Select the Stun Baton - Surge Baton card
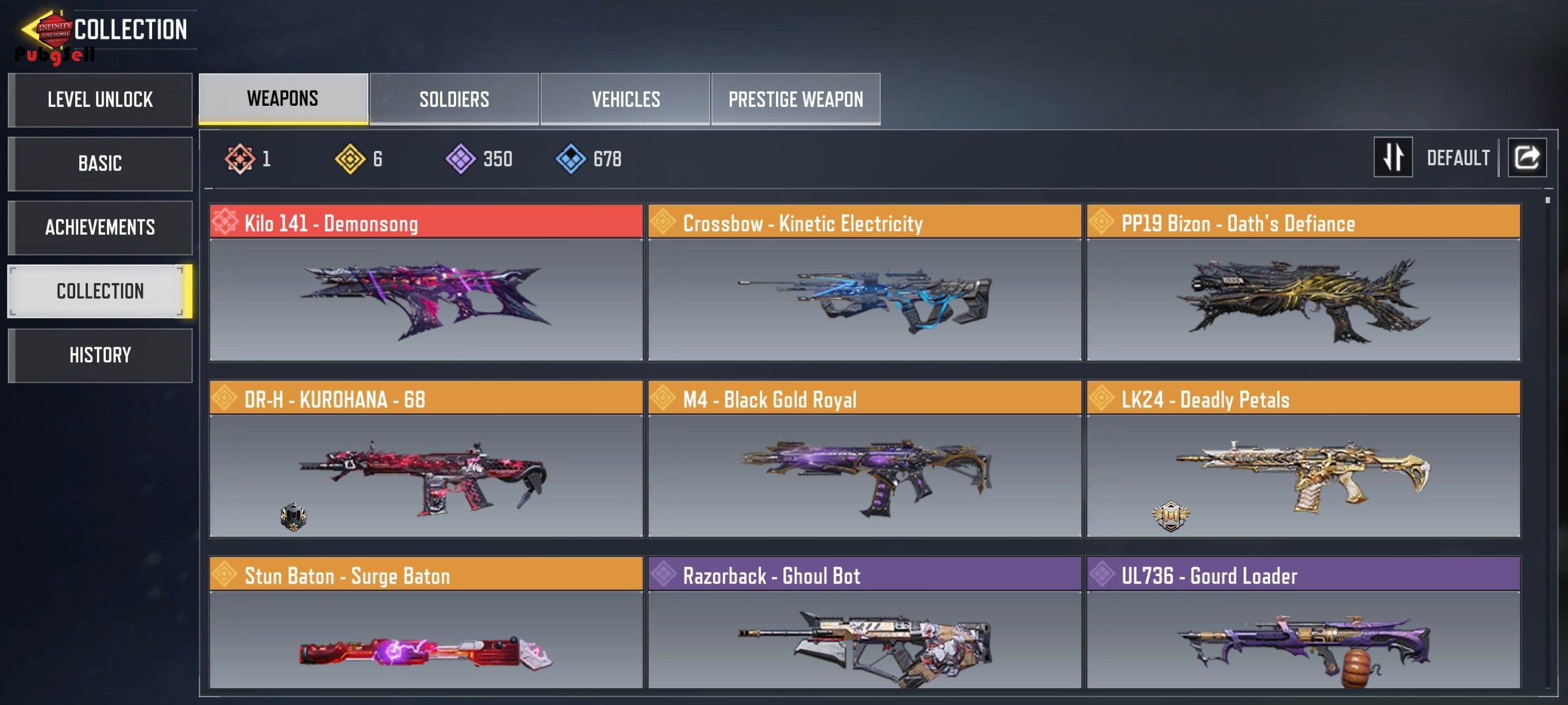Viewport: 1568px width, 705px height. pyautogui.click(x=426, y=624)
